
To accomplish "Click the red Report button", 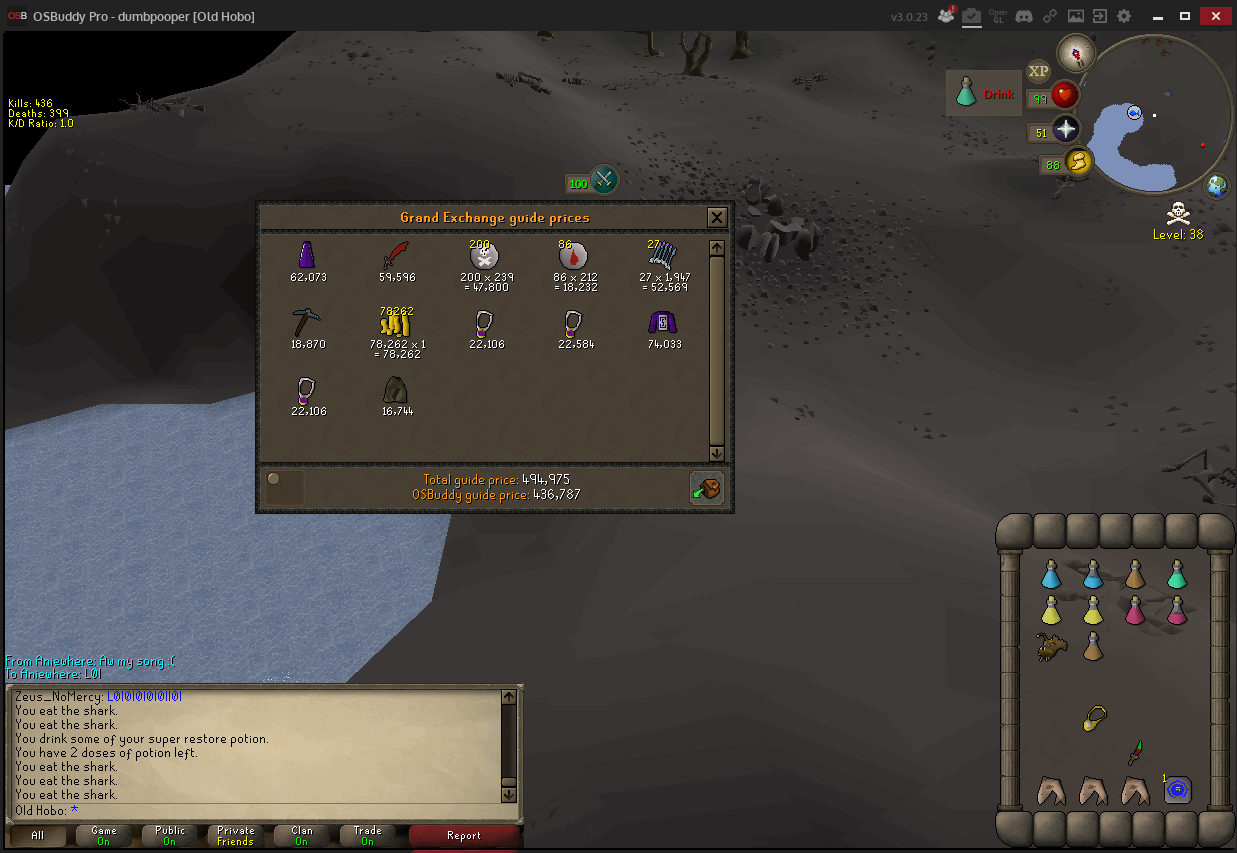I will [464, 836].
